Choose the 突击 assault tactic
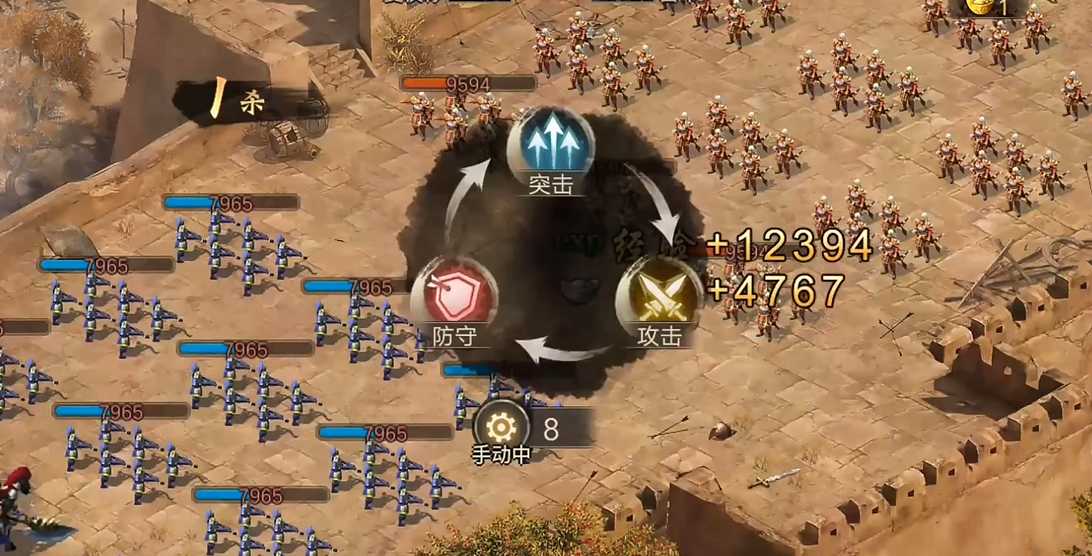 click(x=550, y=148)
